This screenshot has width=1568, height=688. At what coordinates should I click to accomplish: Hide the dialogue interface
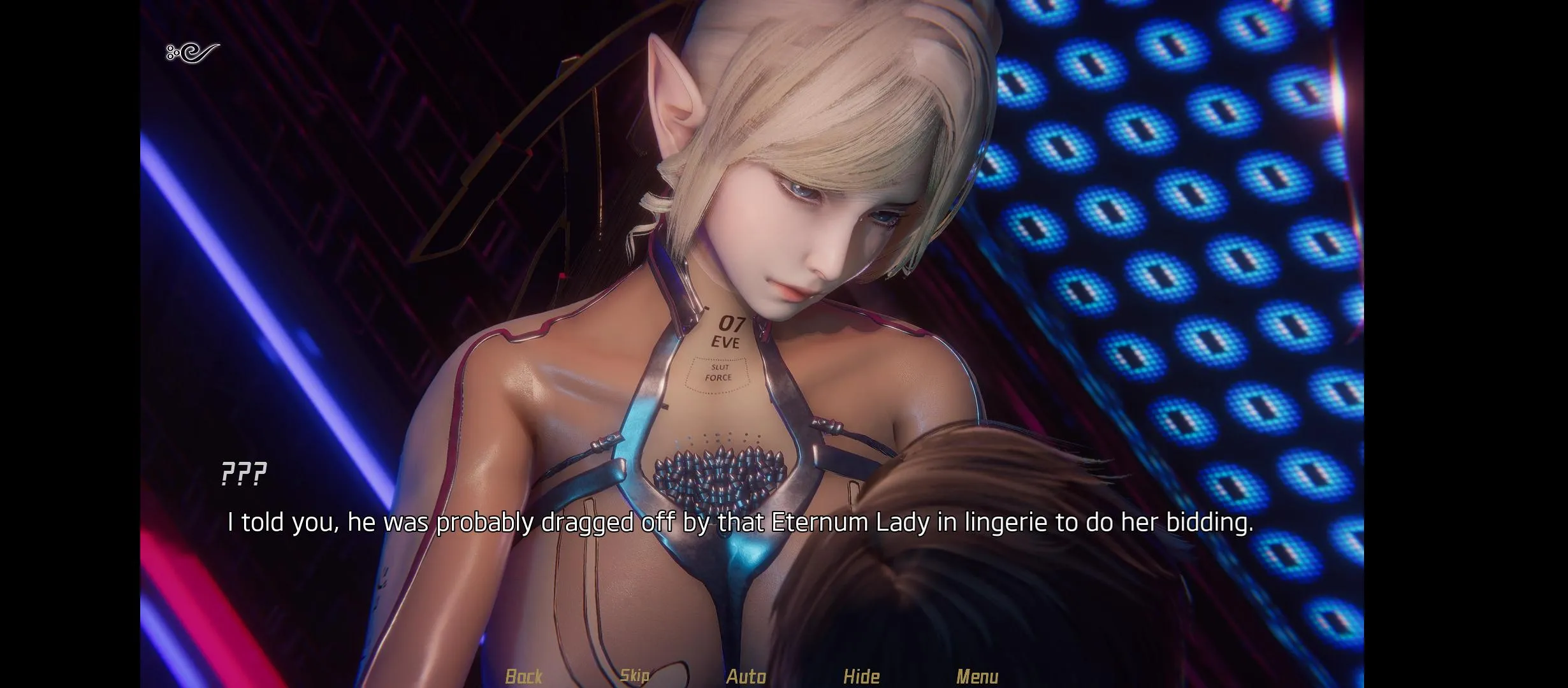tap(861, 676)
